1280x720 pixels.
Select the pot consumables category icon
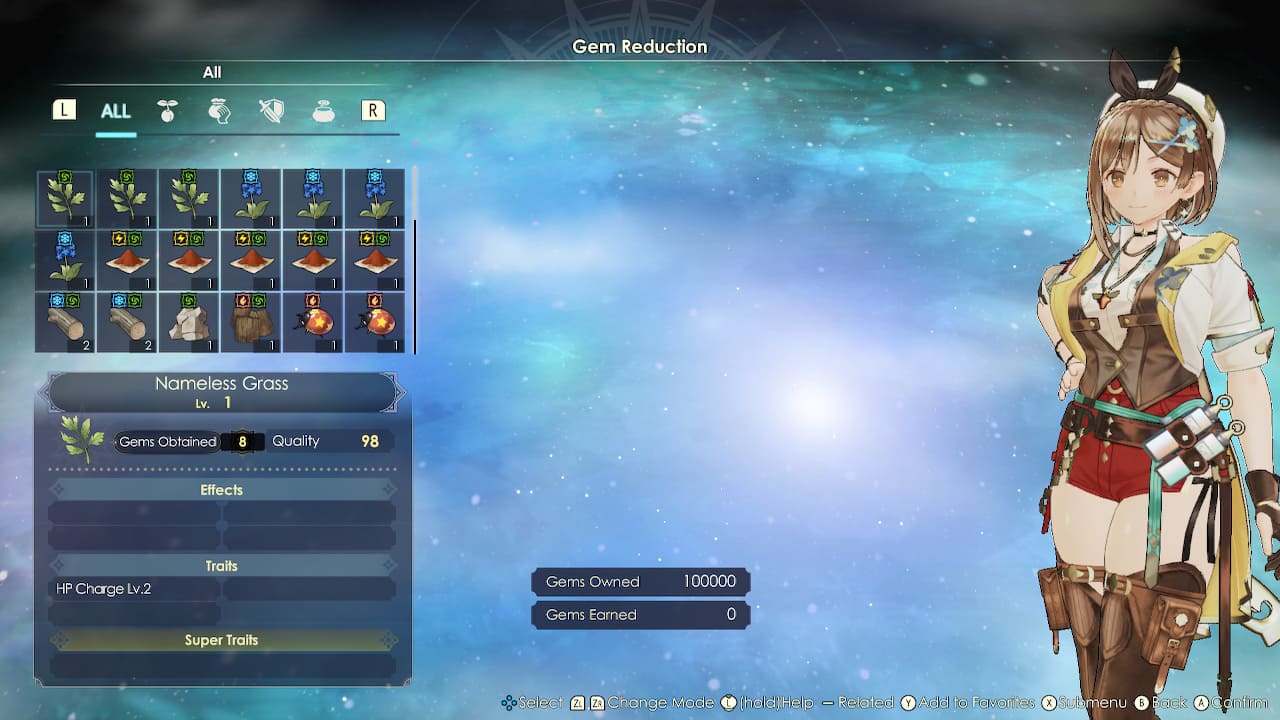coord(322,110)
